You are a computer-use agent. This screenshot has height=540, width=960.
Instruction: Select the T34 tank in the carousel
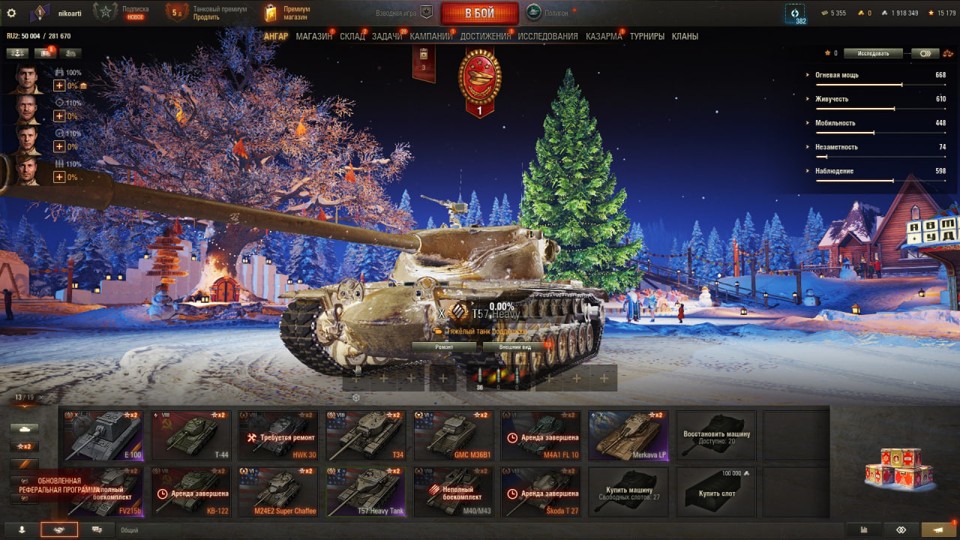click(365, 435)
